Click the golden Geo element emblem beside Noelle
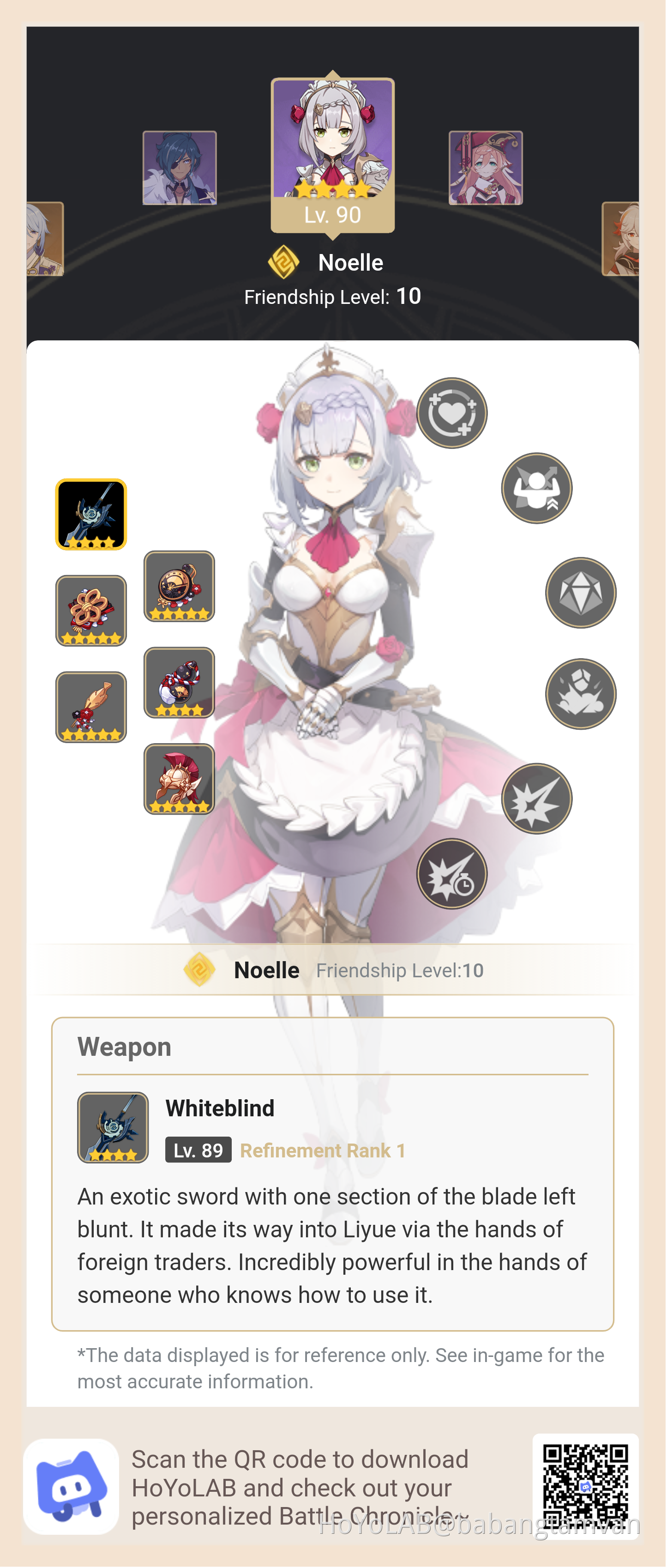This screenshot has height=1568, width=667. coord(284,262)
